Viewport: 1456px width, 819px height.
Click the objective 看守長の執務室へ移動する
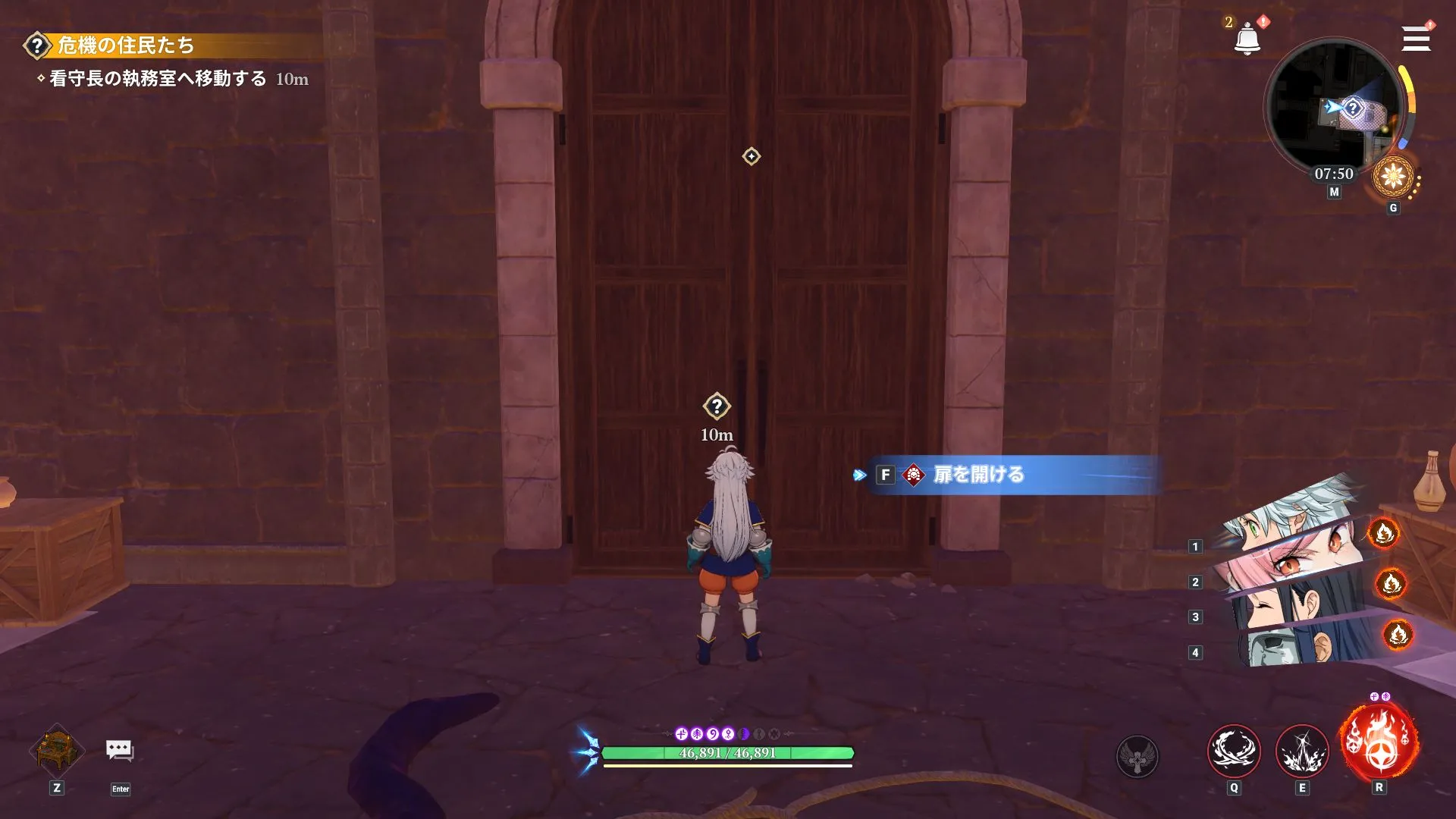click(150, 77)
